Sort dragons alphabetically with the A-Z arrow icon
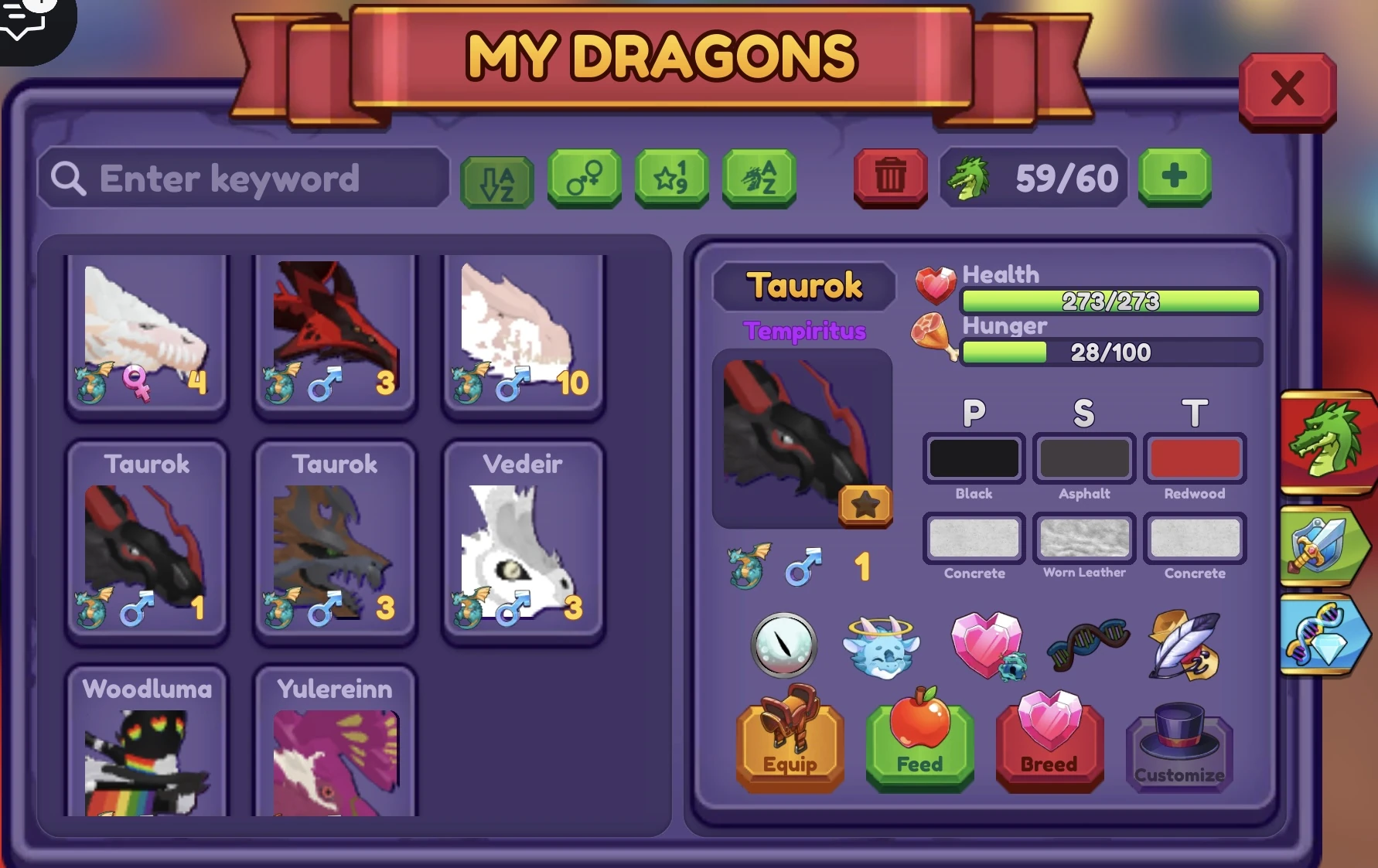 click(x=496, y=179)
